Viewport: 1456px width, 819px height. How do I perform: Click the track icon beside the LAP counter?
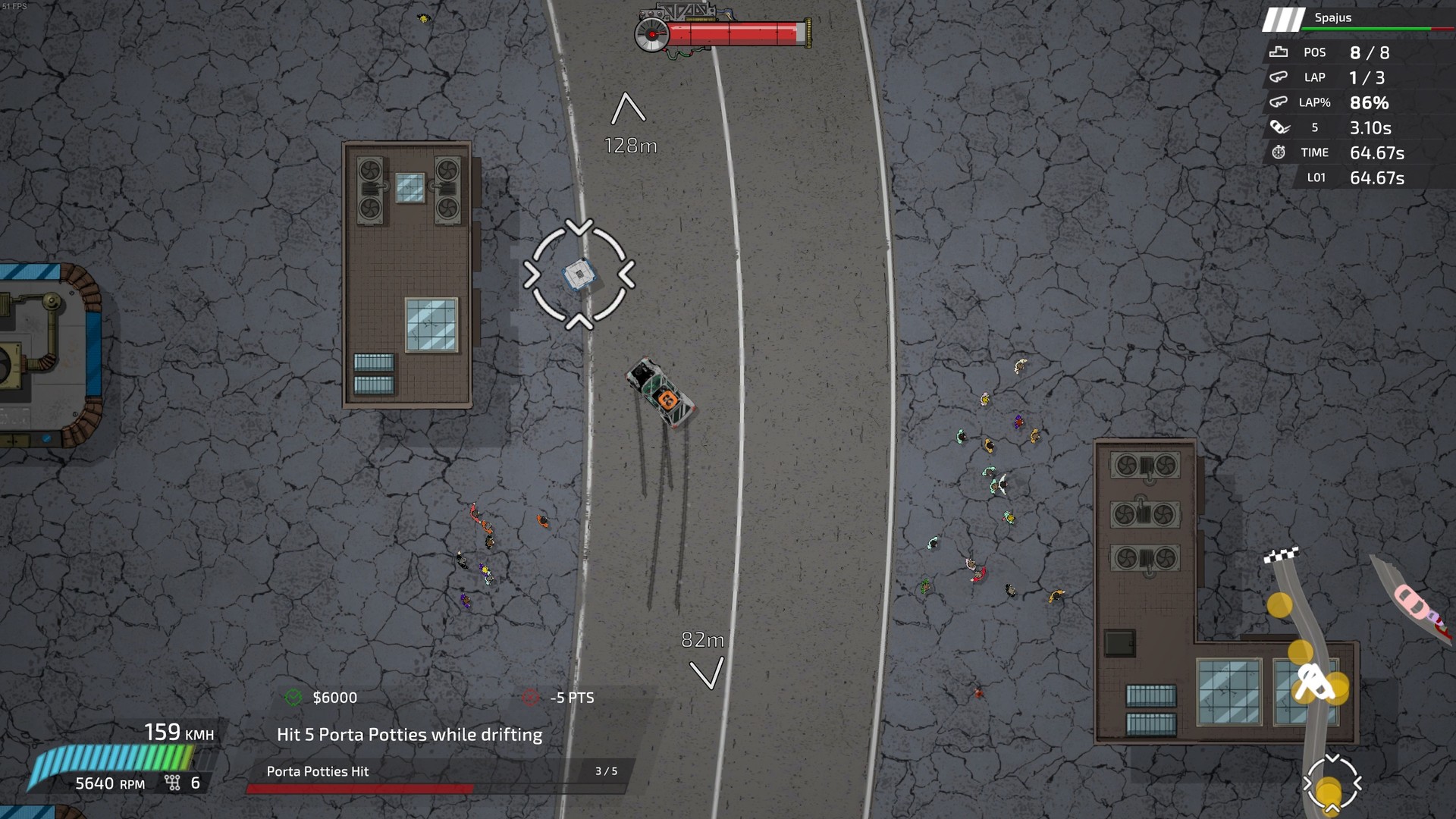(x=1279, y=77)
